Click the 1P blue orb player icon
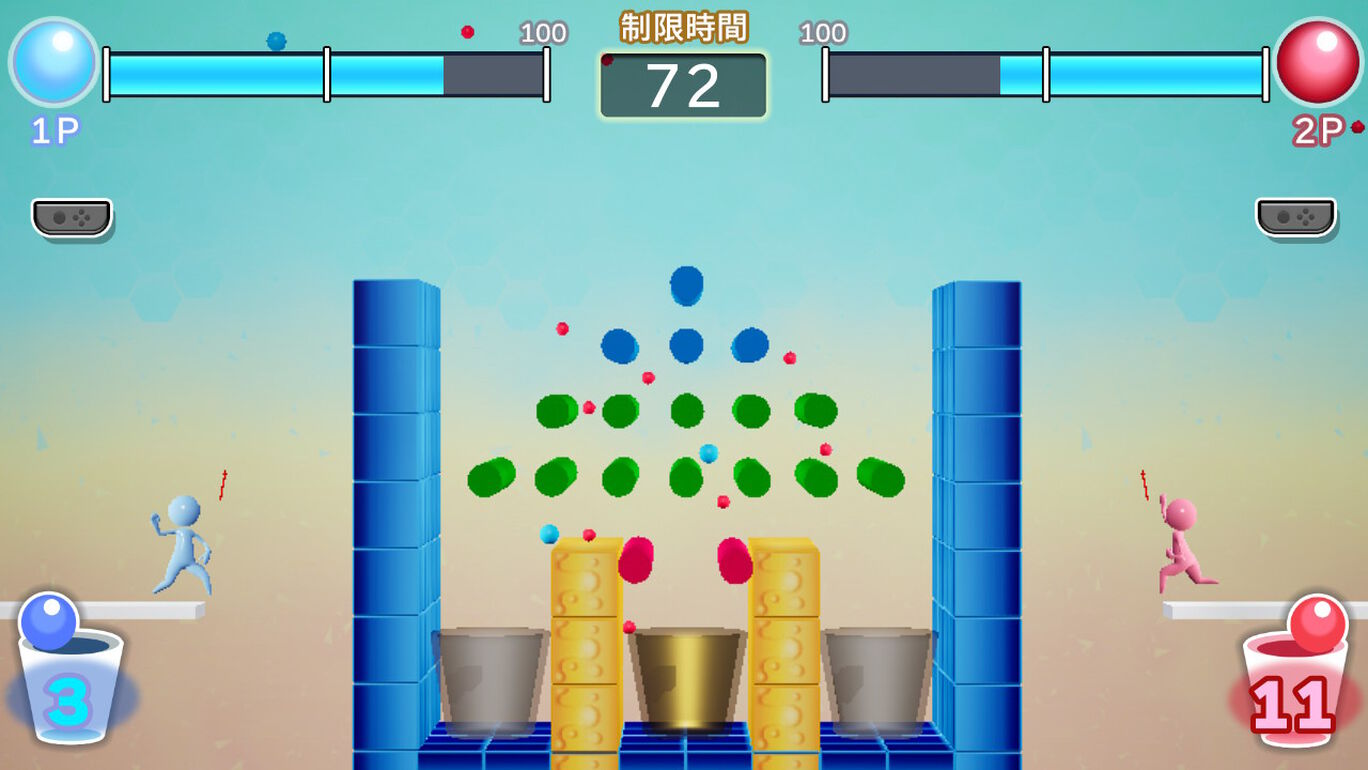The image size is (1368, 770). click(54, 62)
